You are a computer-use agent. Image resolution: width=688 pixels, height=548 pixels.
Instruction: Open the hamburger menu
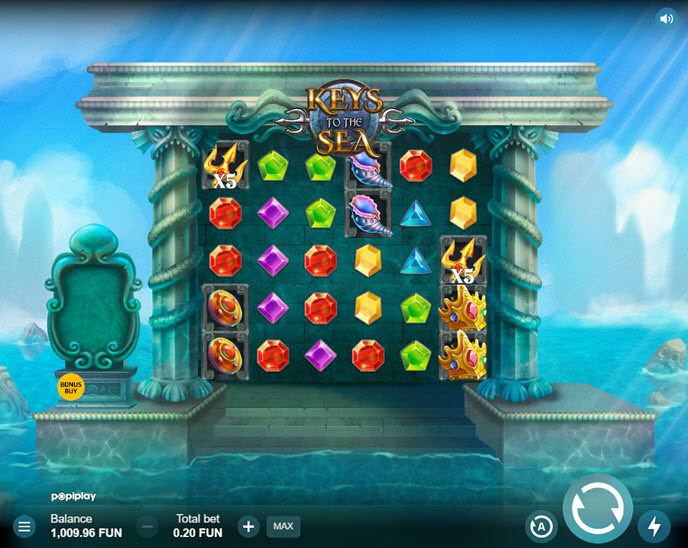(x=24, y=526)
